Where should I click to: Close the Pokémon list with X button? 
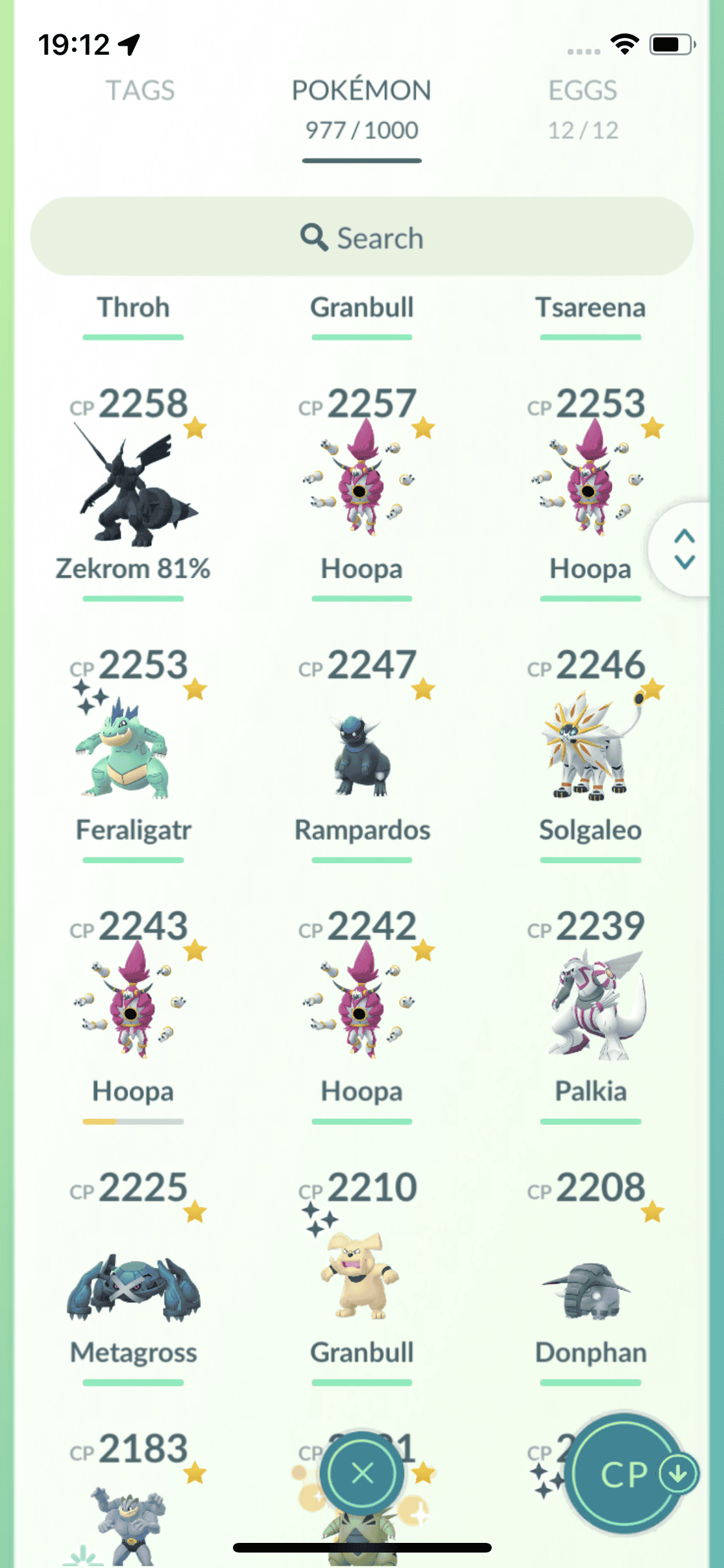363,1473
